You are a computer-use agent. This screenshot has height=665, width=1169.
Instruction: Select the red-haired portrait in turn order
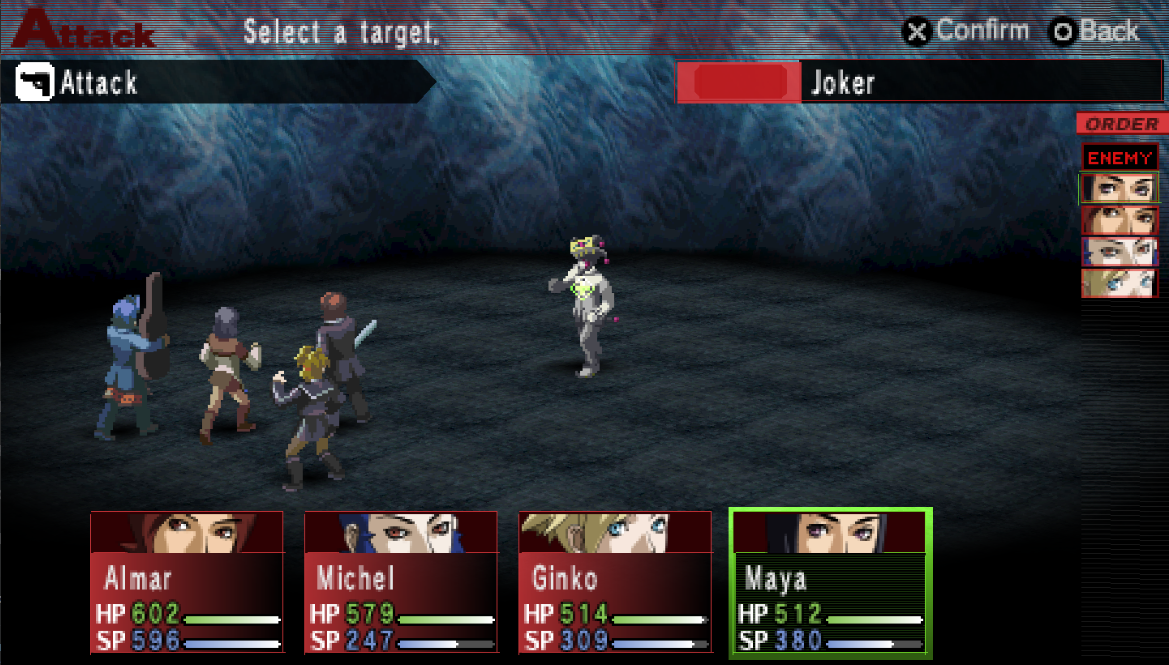coord(1119,220)
